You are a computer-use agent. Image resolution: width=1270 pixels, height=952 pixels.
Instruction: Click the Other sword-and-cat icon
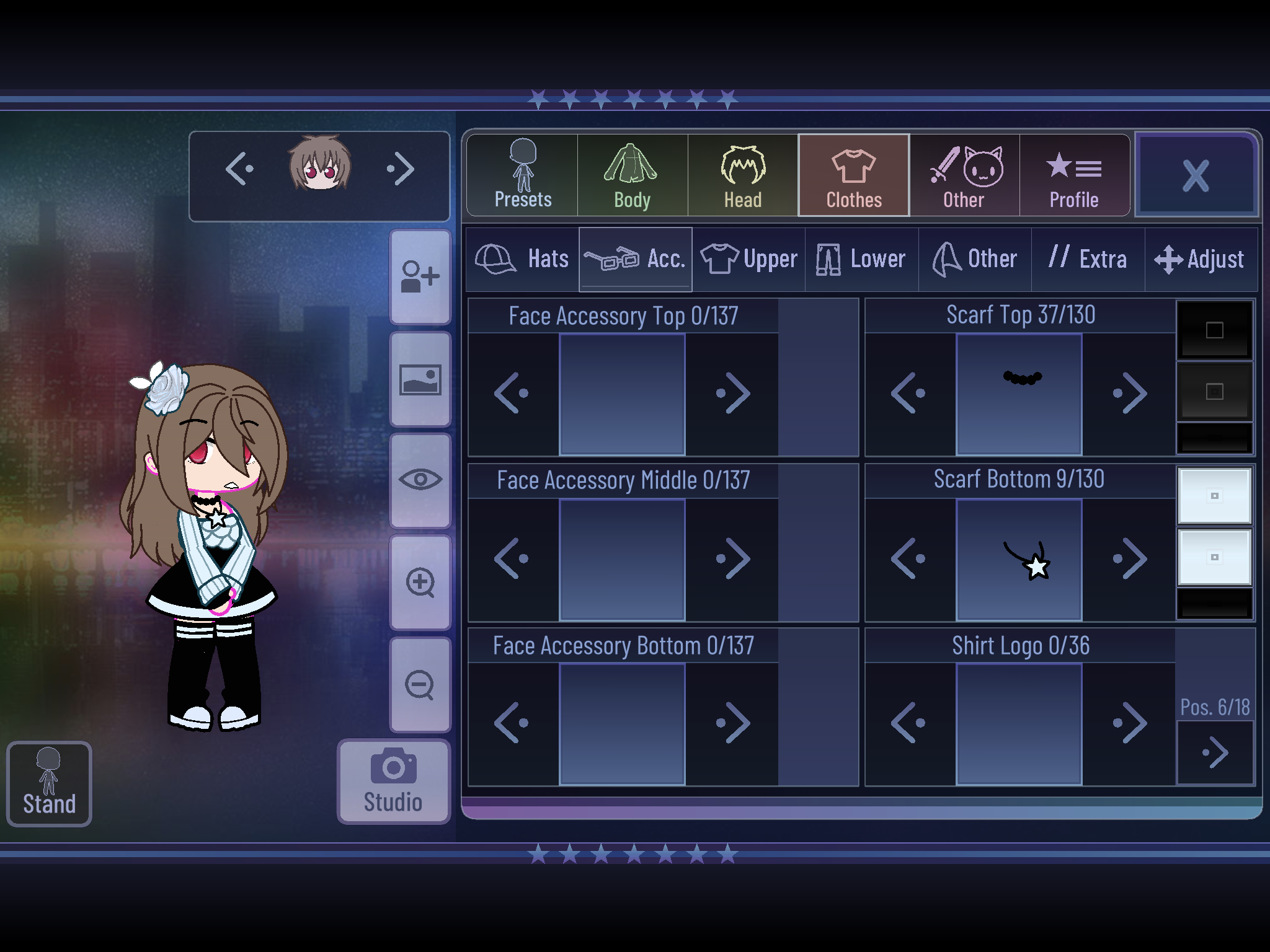[964, 175]
